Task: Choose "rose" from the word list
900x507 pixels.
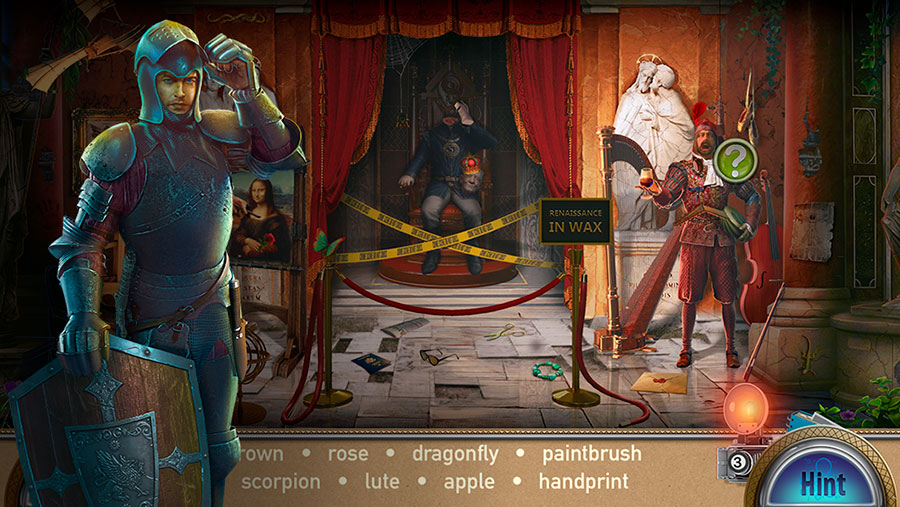Action: point(348,454)
